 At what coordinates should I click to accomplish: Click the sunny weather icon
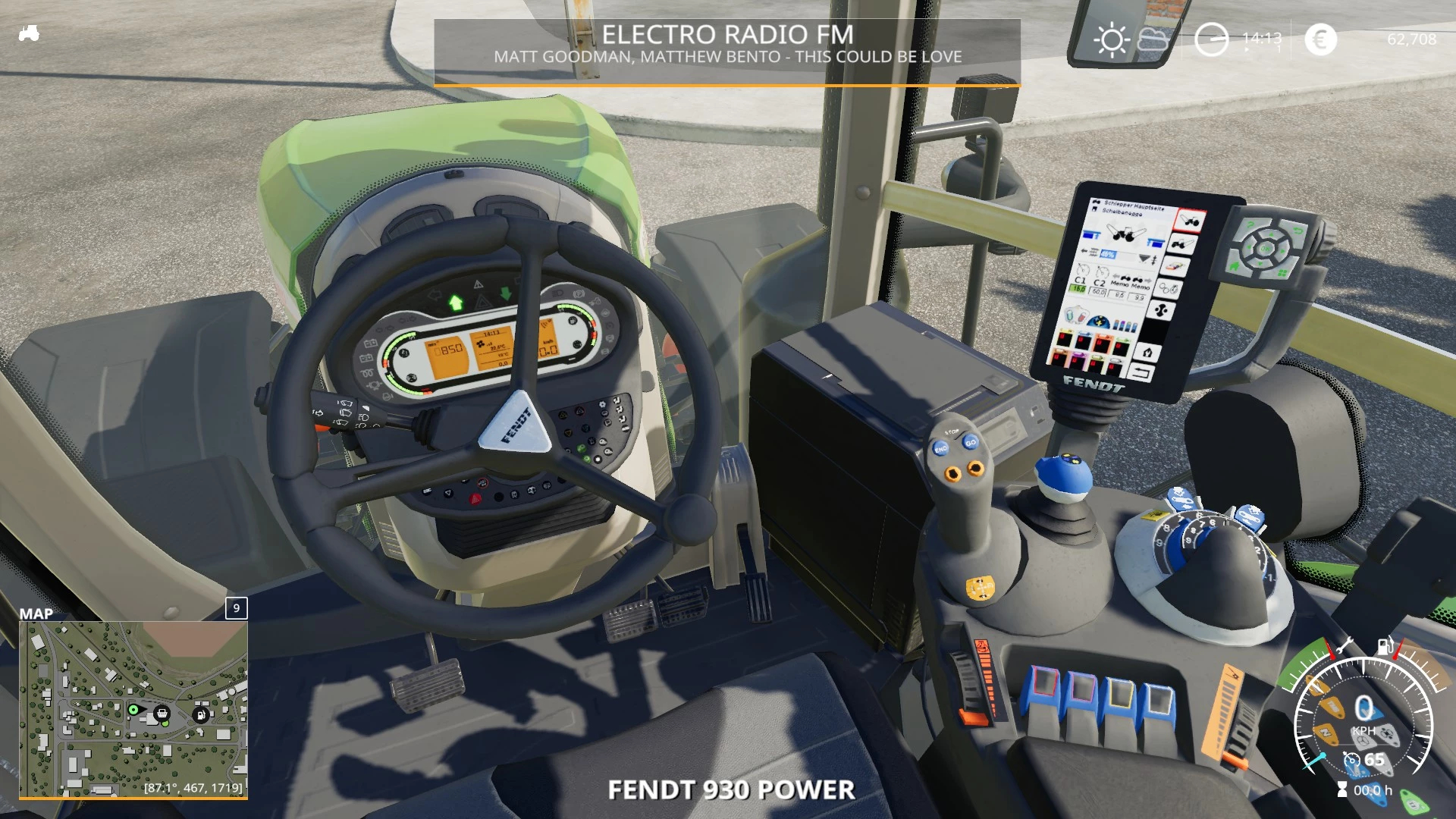[x=1112, y=39]
